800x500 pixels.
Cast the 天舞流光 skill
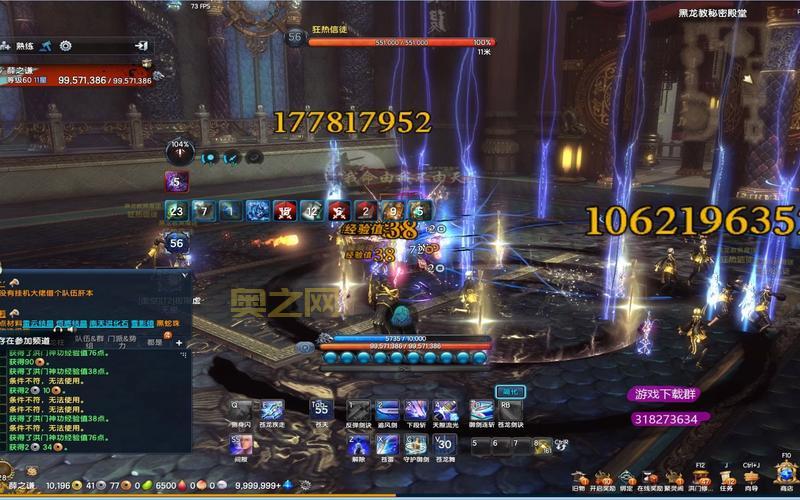(x=445, y=410)
